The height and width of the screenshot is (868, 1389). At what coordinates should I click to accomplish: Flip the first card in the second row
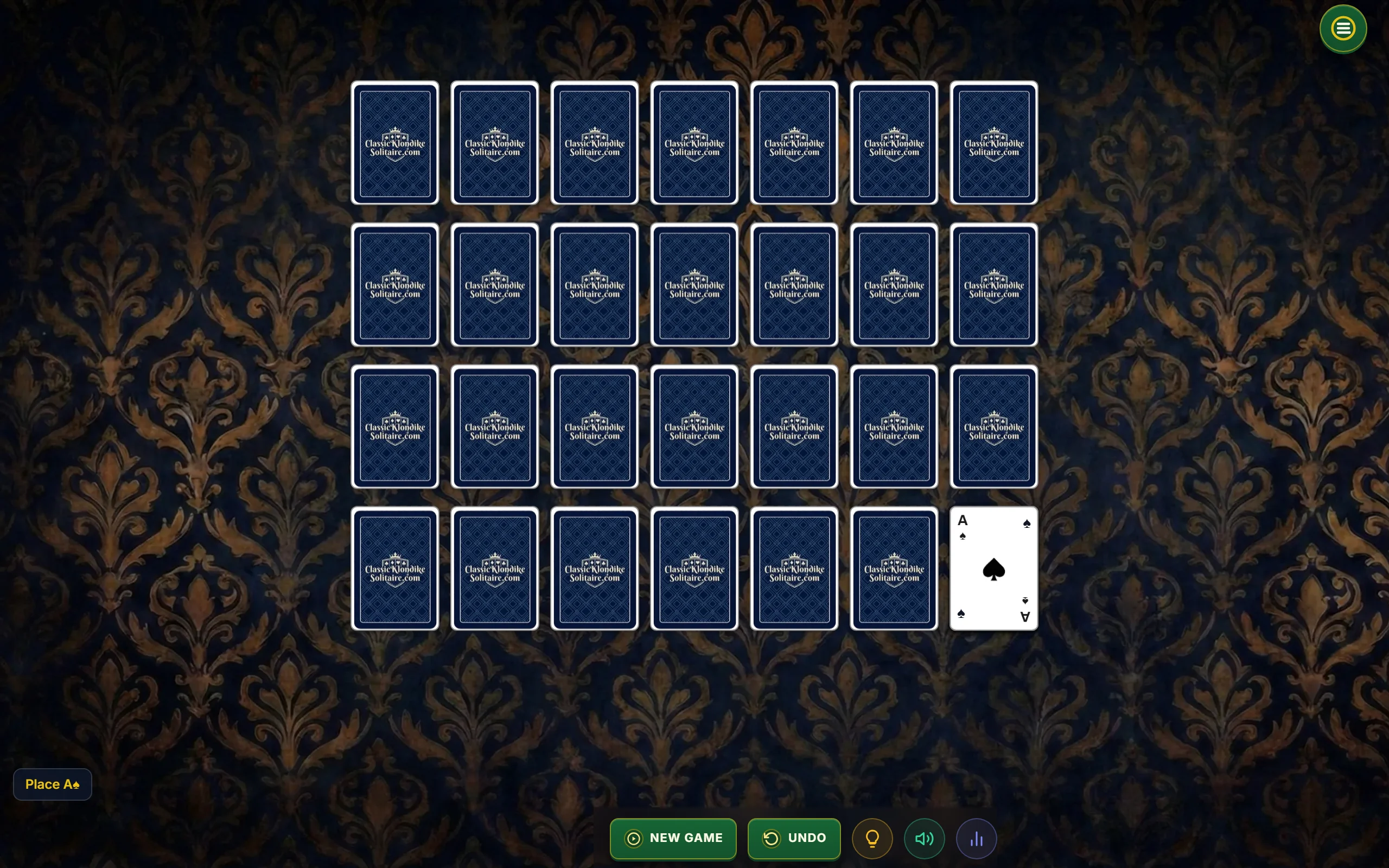395,285
